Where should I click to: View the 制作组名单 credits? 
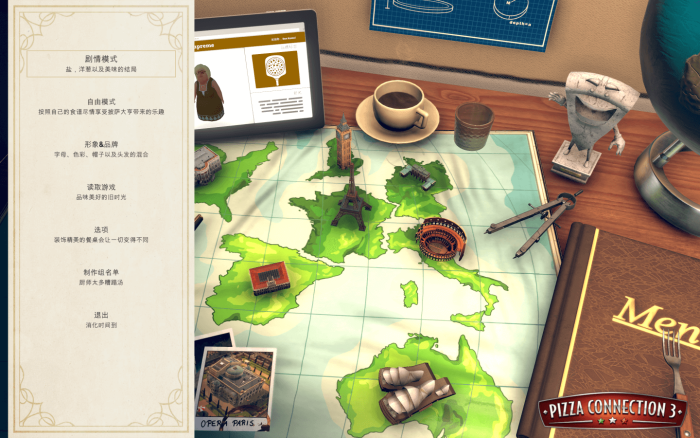pyautogui.click(x=100, y=272)
